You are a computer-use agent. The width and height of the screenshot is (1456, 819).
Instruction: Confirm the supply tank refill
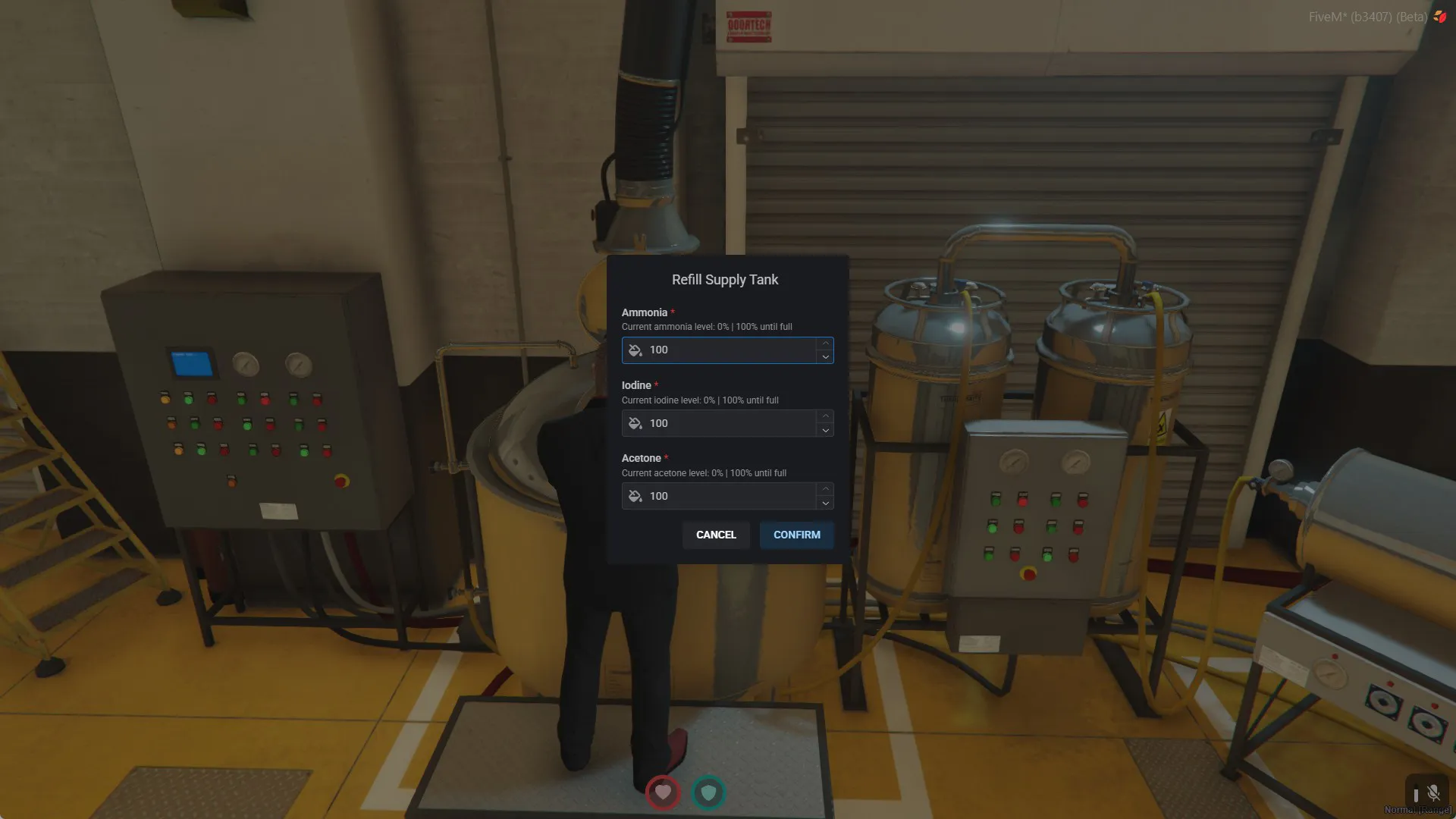point(796,535)
